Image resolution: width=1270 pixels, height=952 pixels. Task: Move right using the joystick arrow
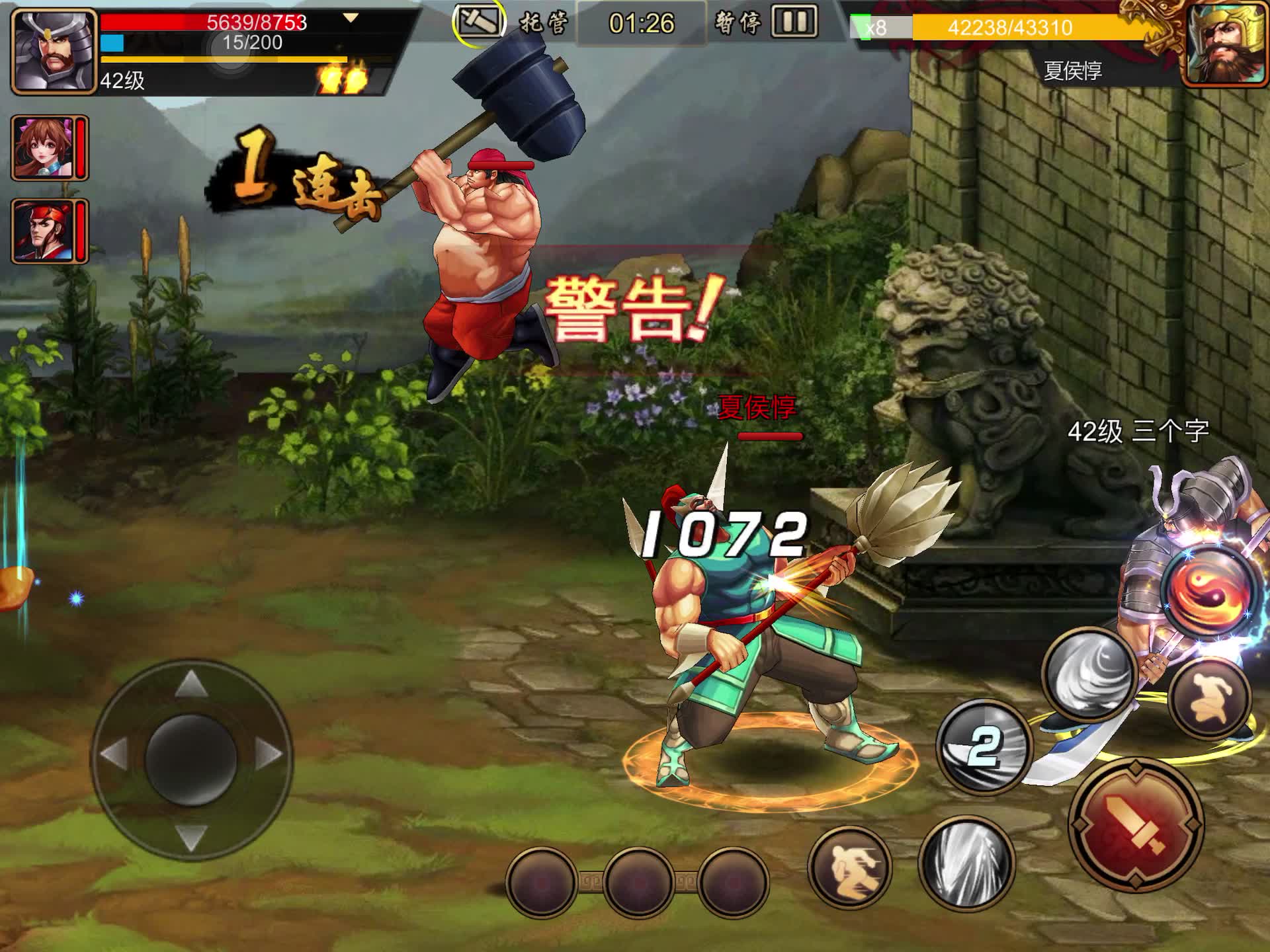tap(269, 754)
